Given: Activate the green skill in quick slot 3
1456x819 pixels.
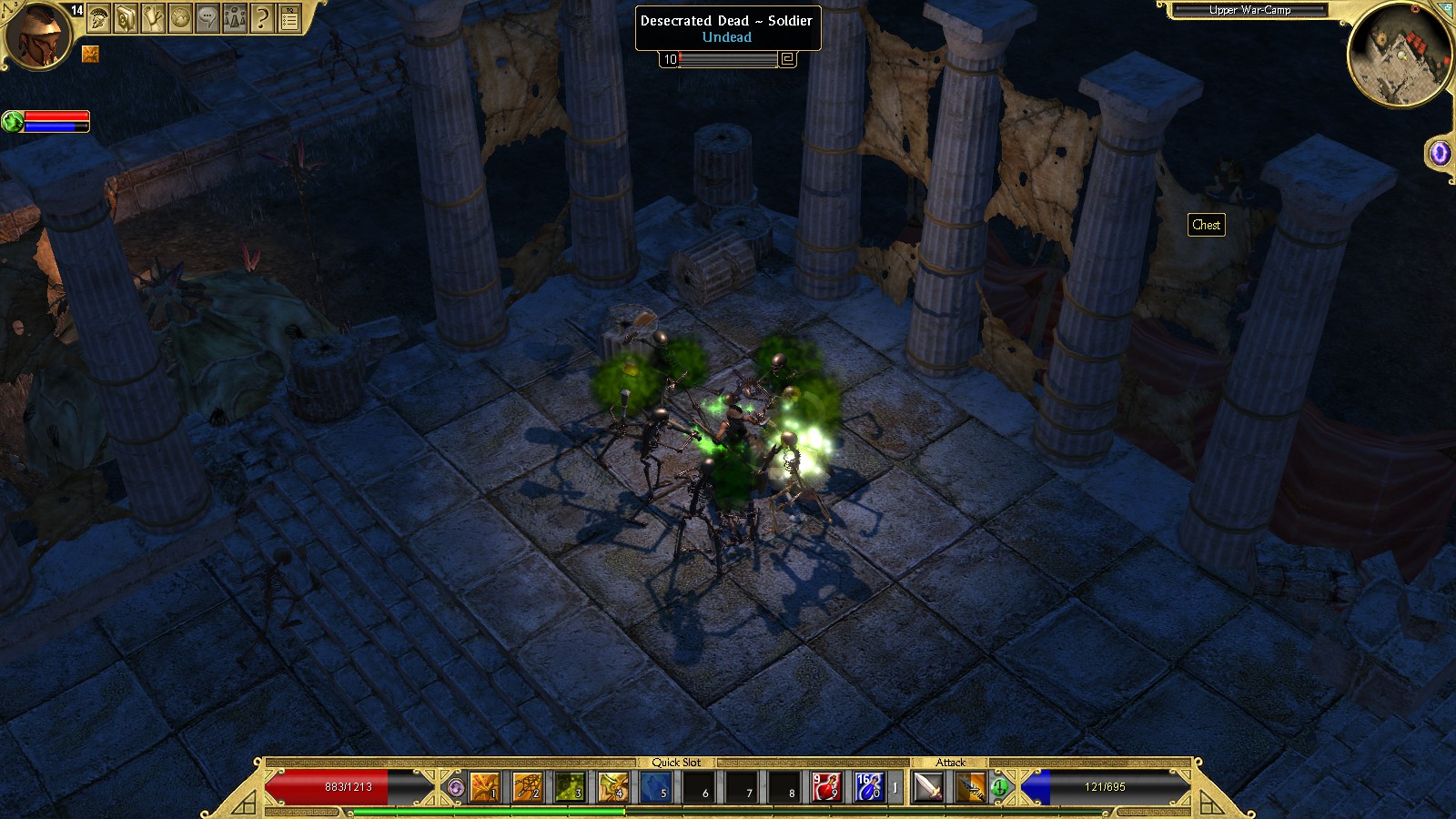Looking at the screenshot, I should [x=571, y=787].
